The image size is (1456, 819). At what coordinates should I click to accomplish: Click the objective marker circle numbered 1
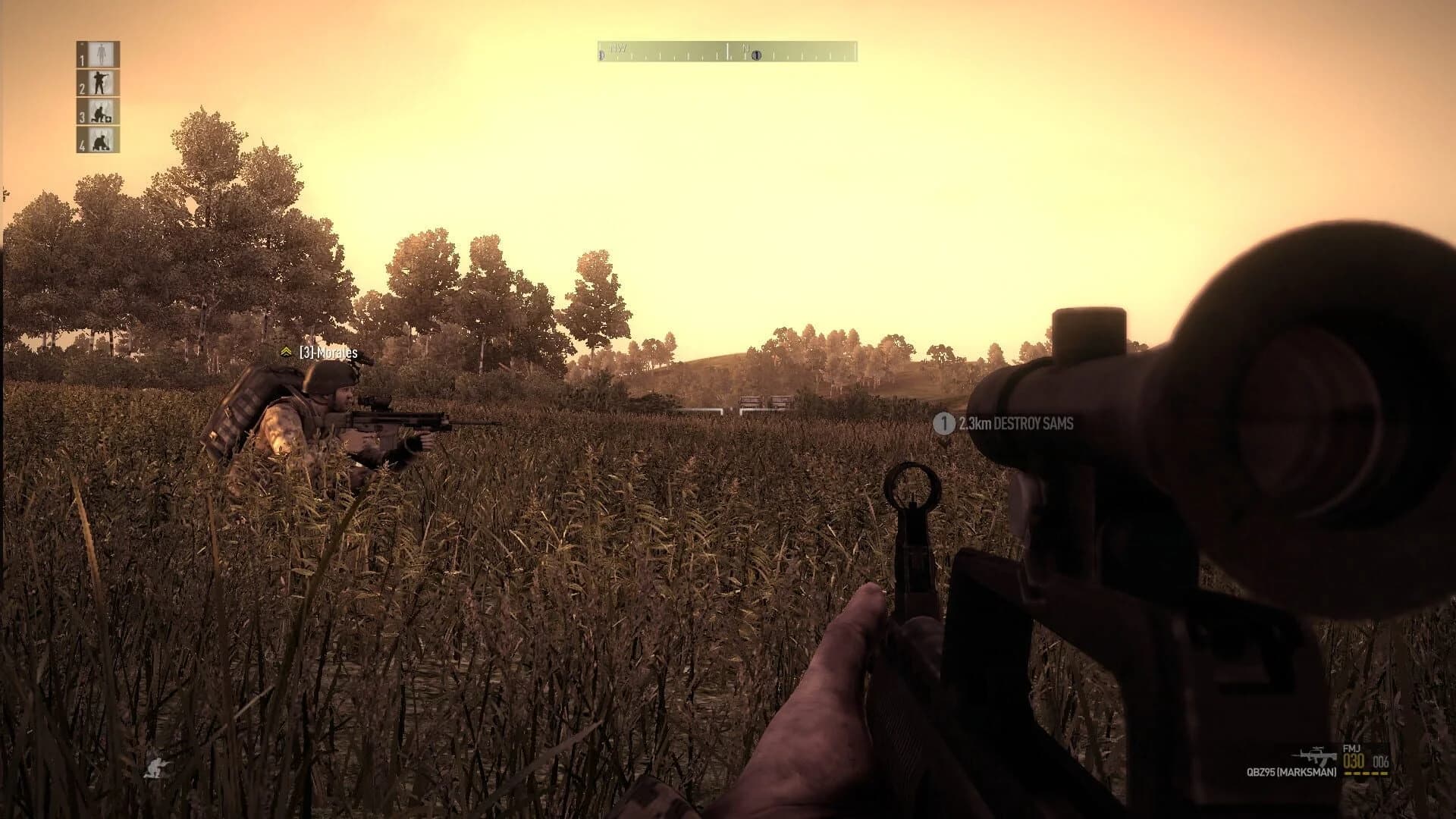(943, 425)
